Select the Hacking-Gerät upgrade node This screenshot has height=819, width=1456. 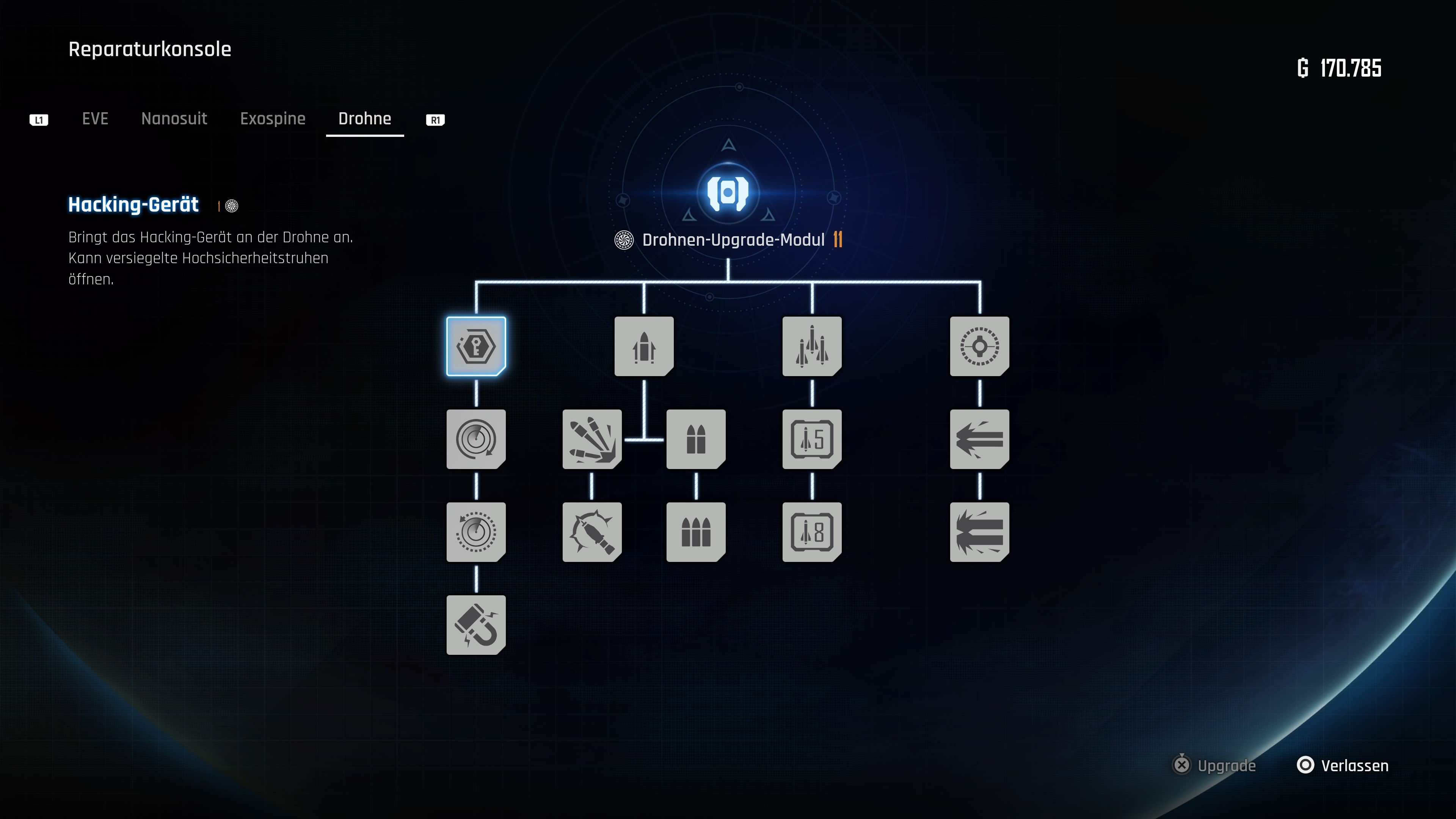pos(475,347)
